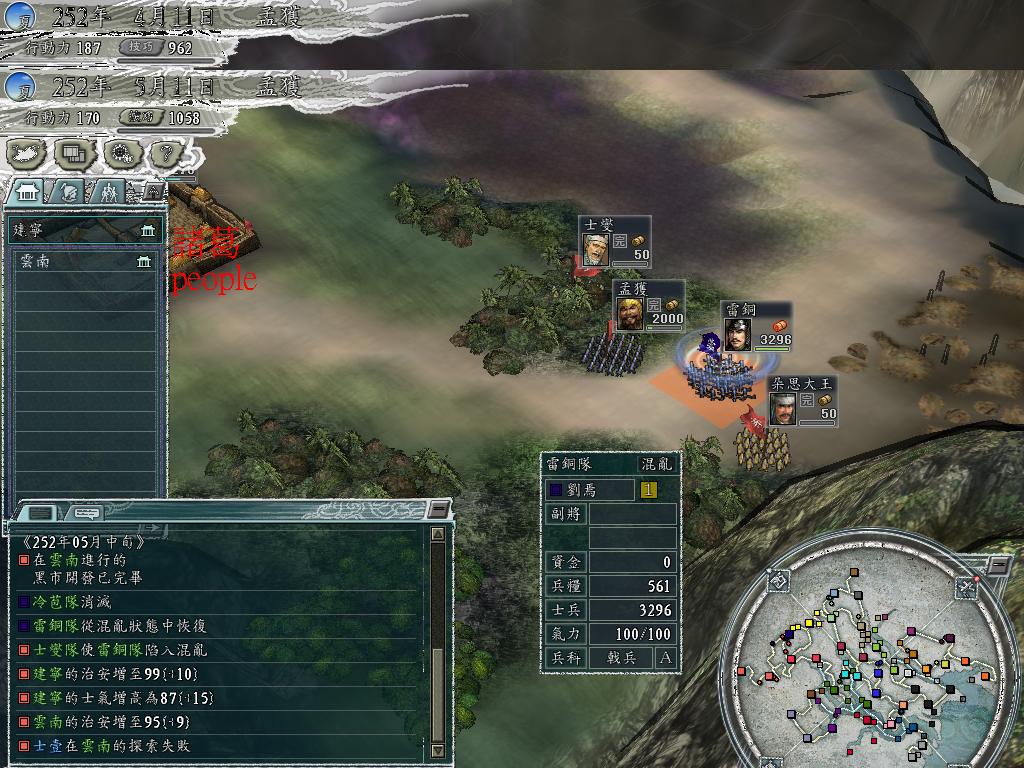Select the 雷銅 unit portrait
Viewport: 1024px width, 768px height.
tap(738, 334)
